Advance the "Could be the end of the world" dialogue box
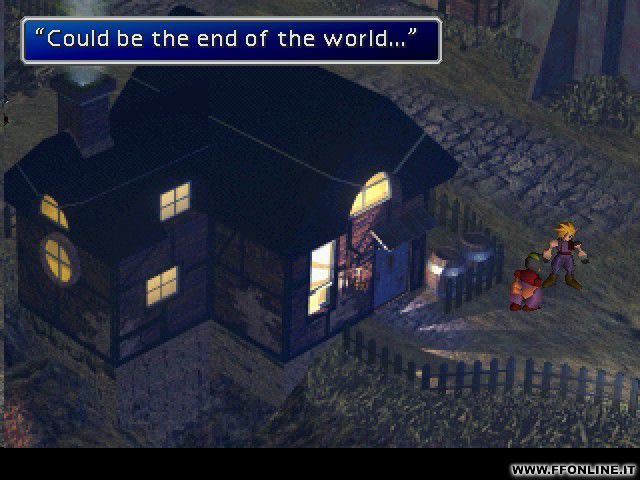This screenshot has width=640, height=480. click(229, 42)
